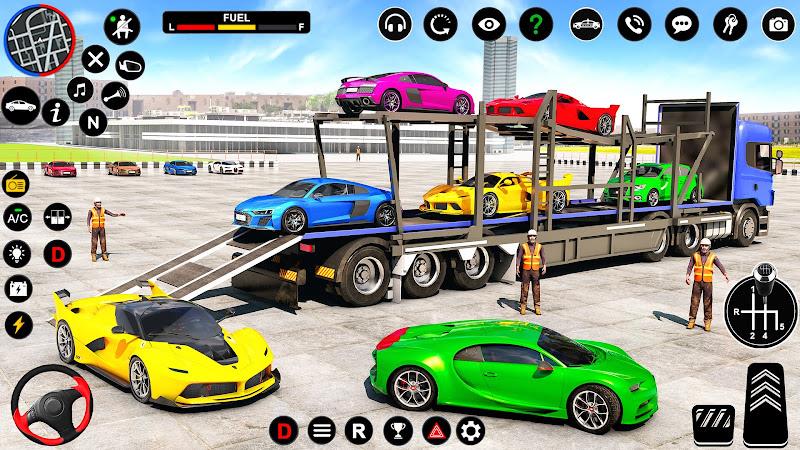Turn on the yellow radio

pyautogui.click(x=18, y=184)
